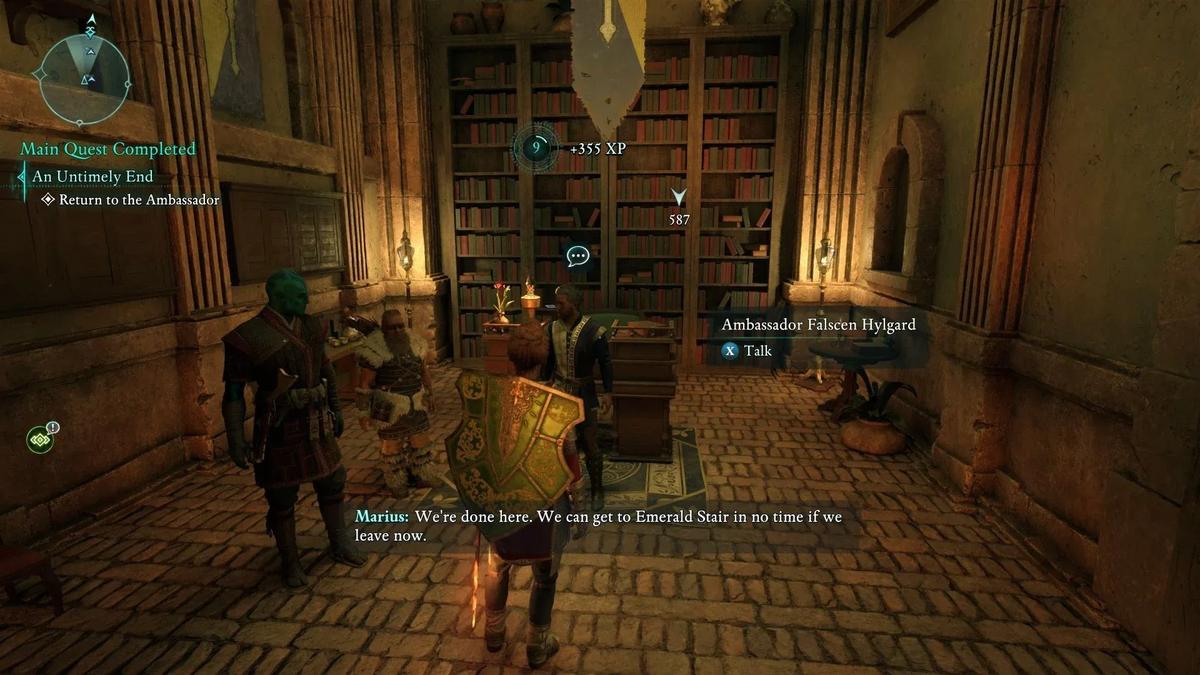Viewport: 1200px width, 675px height.
Task: Open the green notification icon with exclamation mark
Action: point(41,438)
